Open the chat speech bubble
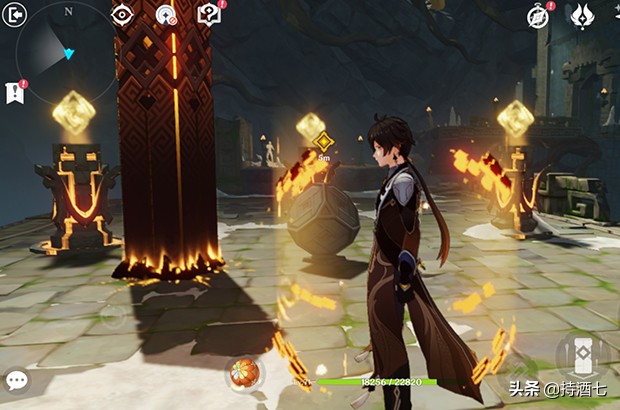620x410 pixels. [16, 380]
